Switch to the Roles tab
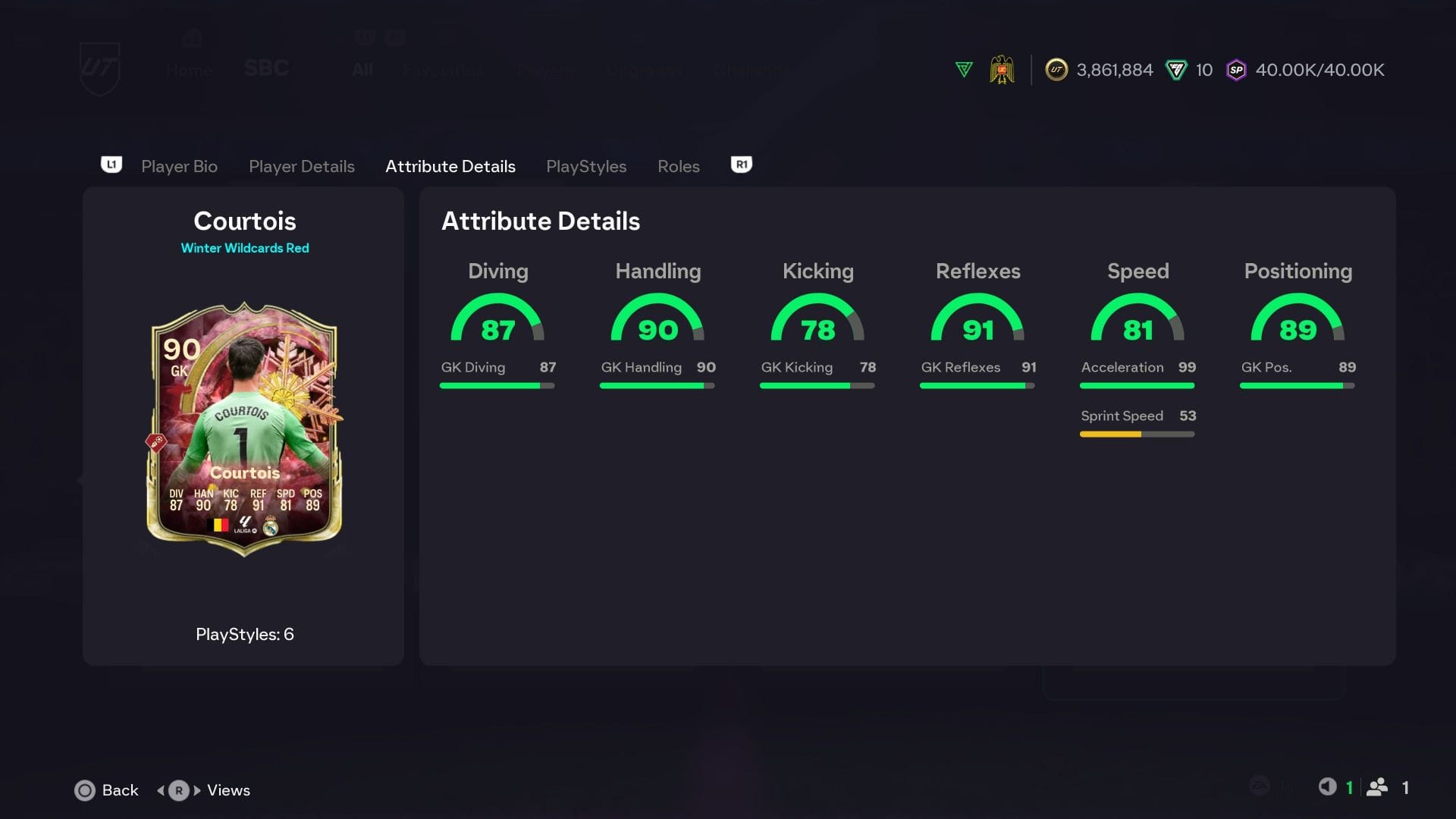Viewport: 1456px width, 819px height. (678, 166)
